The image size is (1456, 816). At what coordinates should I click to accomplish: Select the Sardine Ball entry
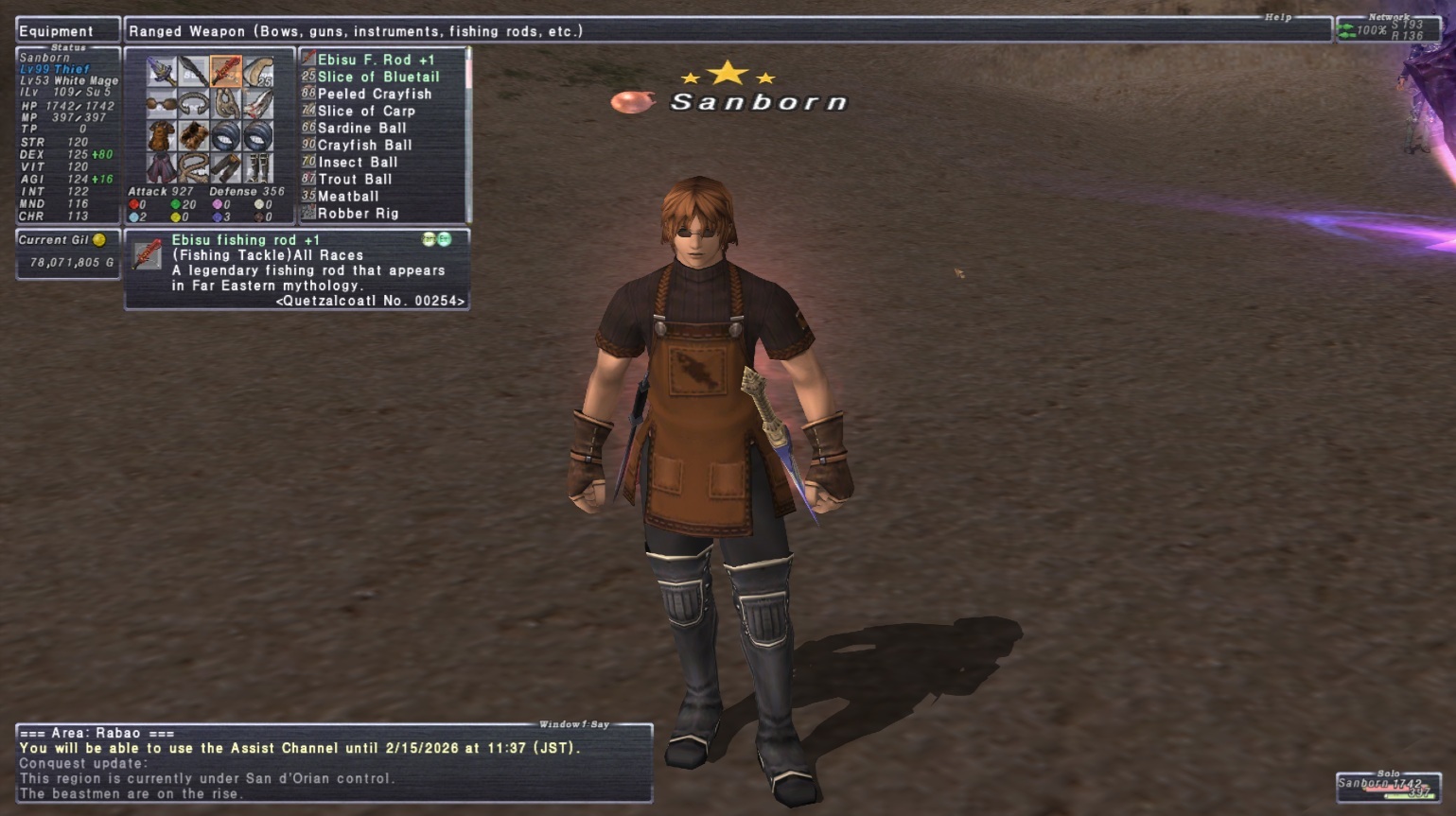361,128
